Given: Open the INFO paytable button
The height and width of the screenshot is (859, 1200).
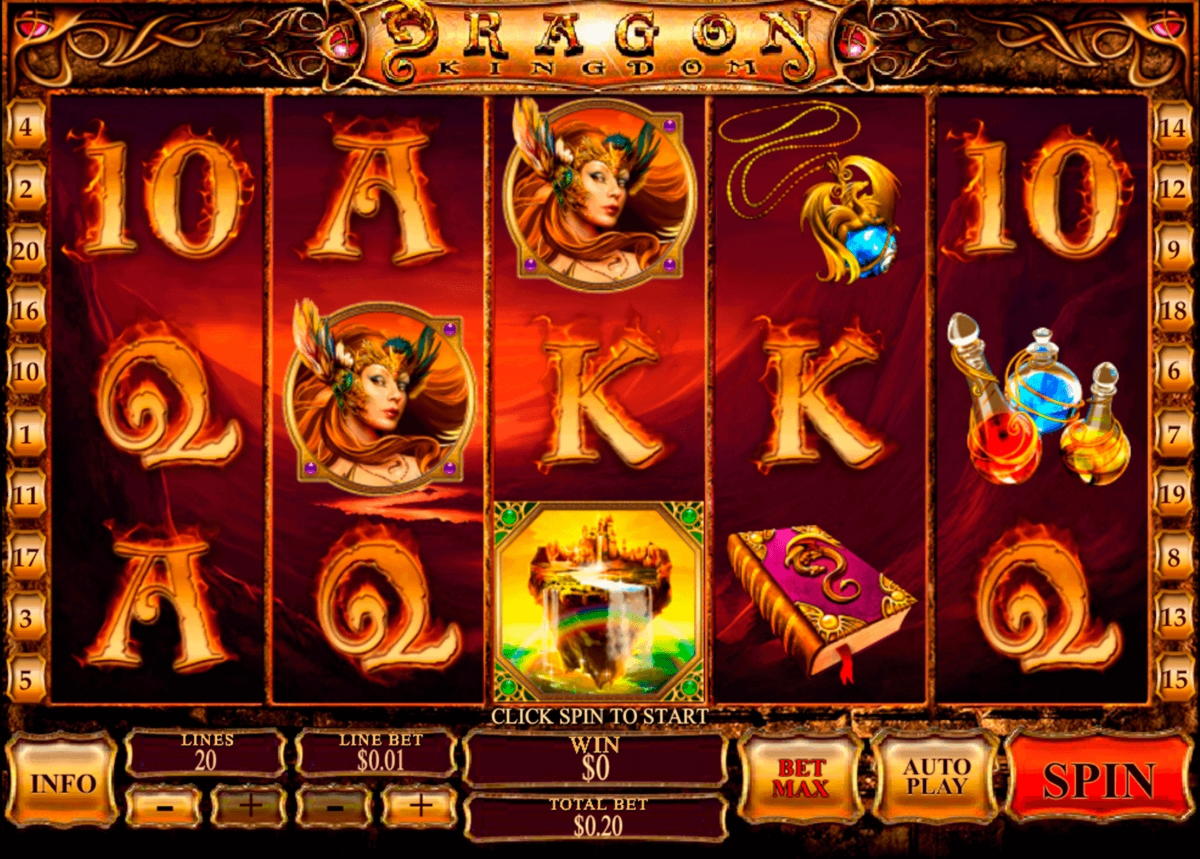Looking at the screenshot, I should [x=61, y=782].
